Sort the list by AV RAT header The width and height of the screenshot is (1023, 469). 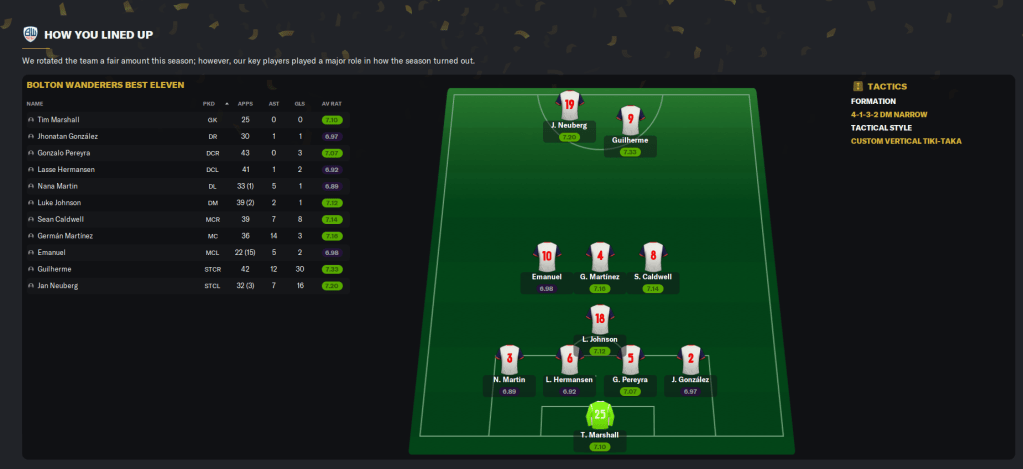pyautogui.click(x=331, y=103)
